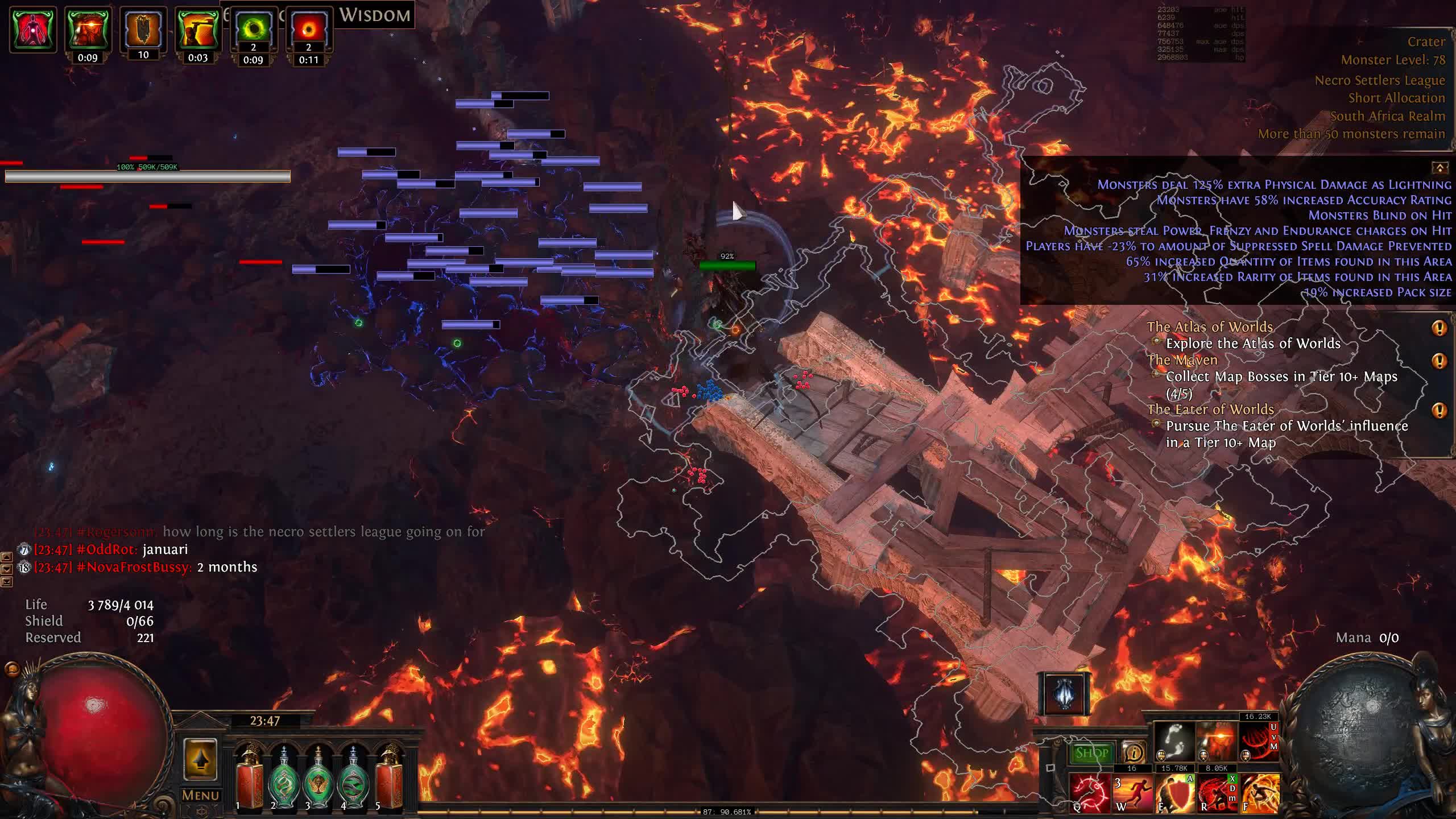Click the gold info speech-bubble icon
Screen dimensions: 1456x819
point(1134,753)
